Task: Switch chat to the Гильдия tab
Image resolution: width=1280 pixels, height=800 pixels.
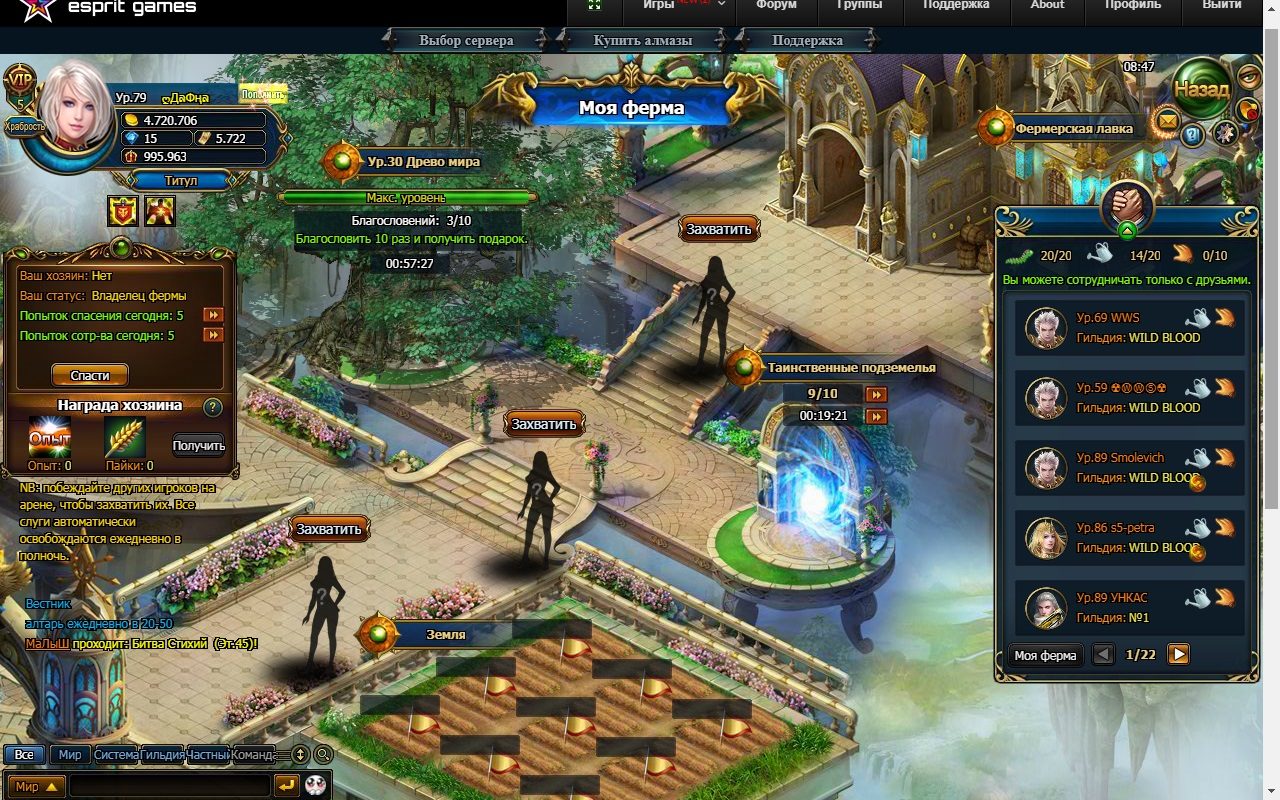Action: [163, 755]
